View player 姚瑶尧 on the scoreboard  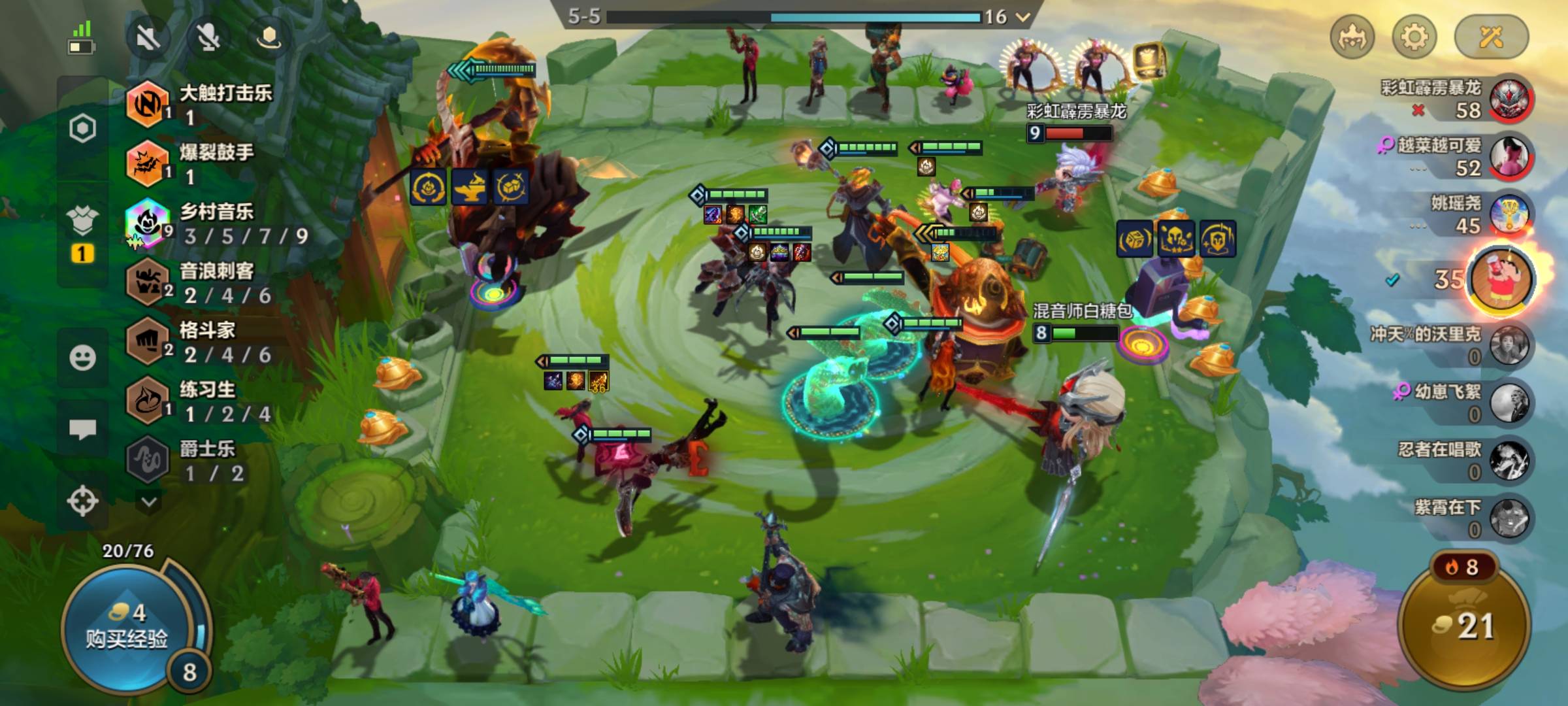point(1477,214)
